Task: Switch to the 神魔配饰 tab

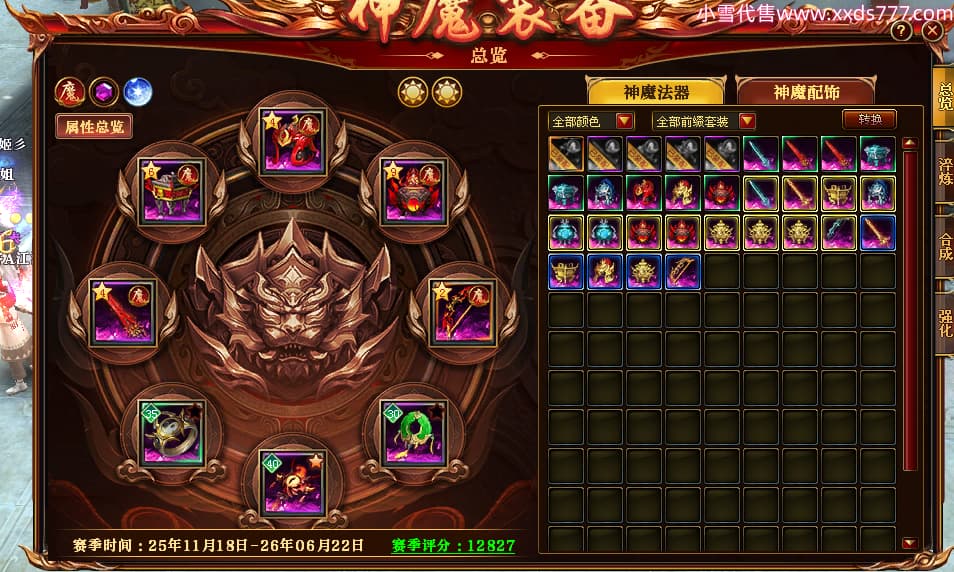Action: 806,92
